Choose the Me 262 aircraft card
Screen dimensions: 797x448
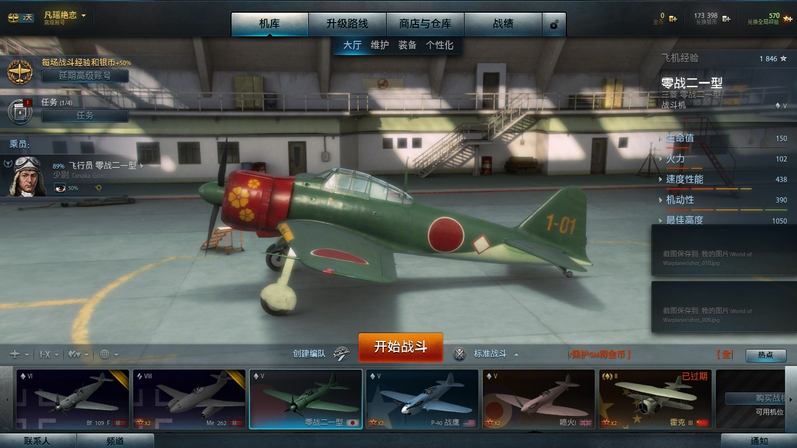188,399
